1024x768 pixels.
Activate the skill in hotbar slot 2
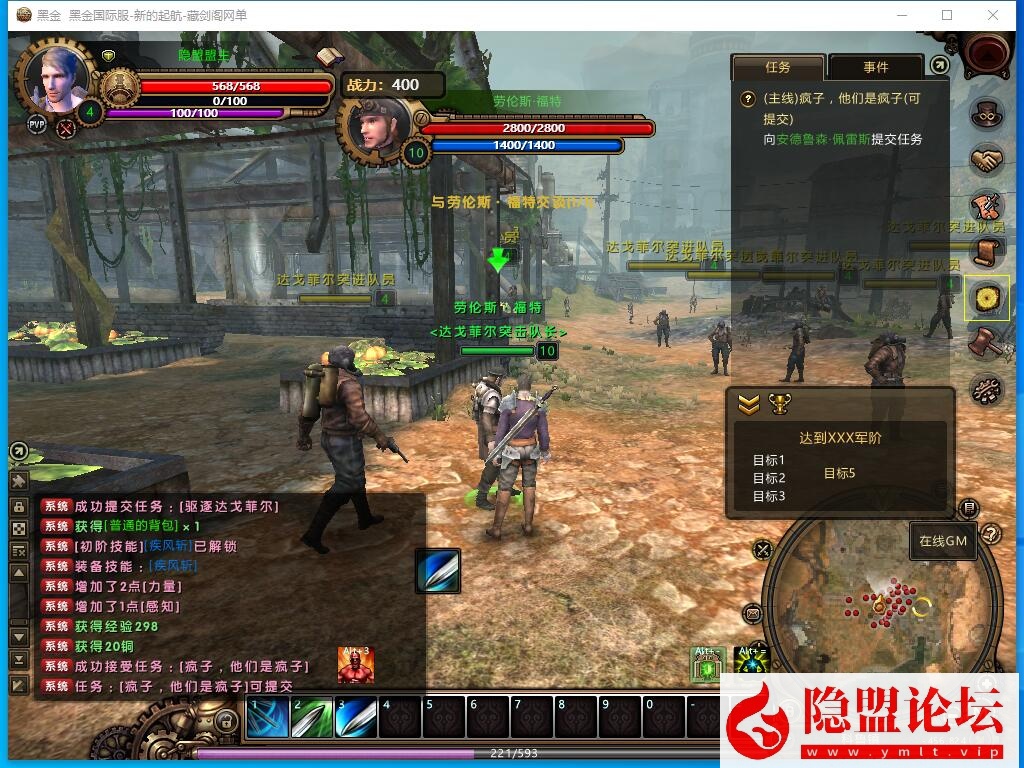[x=312, y=717]
